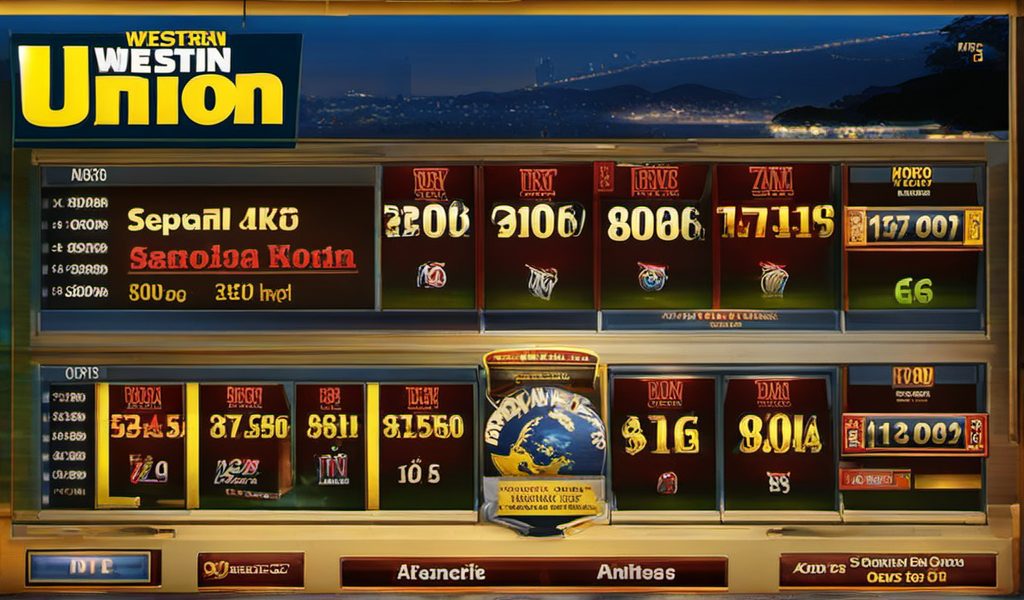Click the red-framed 12002 field

click(914, 434)
